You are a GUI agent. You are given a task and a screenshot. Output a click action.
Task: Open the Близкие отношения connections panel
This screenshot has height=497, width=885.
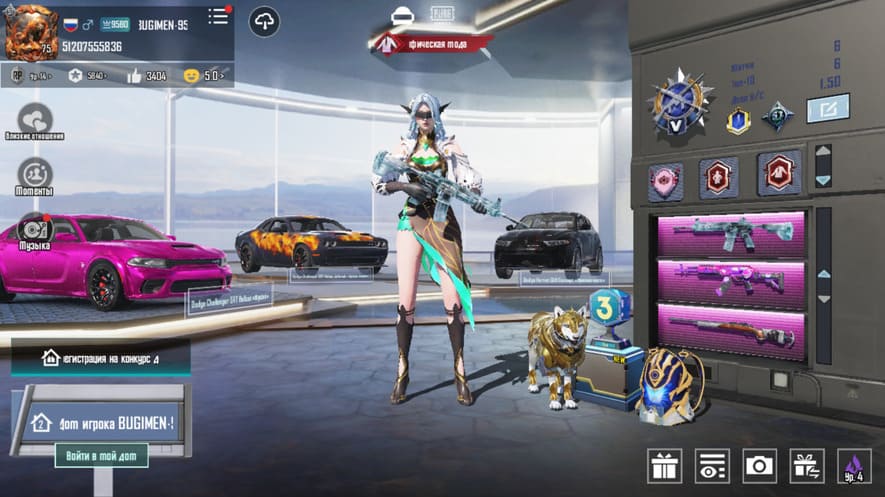coord(35,120)
